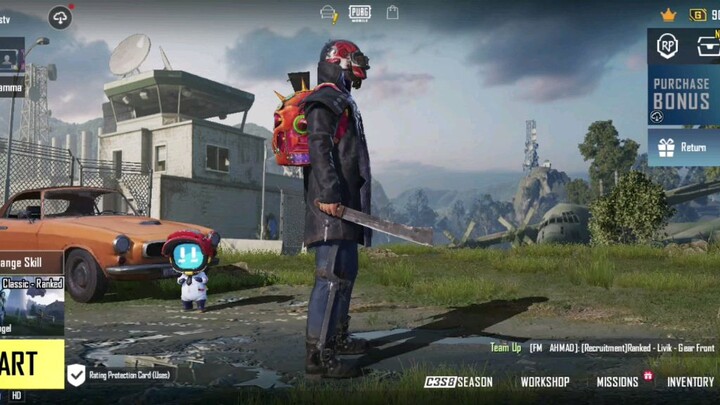The height and width of the screenshot is (405, 720).
Task: Start the match with the yellow Start button
Action: (30, 363)
